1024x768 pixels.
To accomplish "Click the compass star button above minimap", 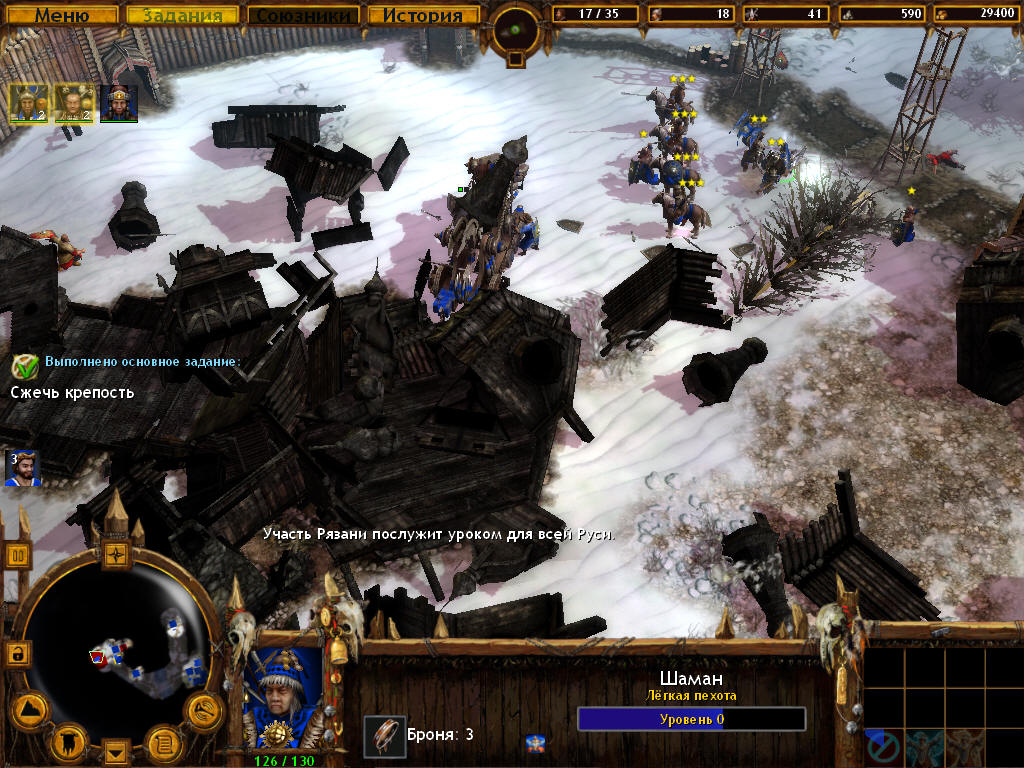I will 117,553.
